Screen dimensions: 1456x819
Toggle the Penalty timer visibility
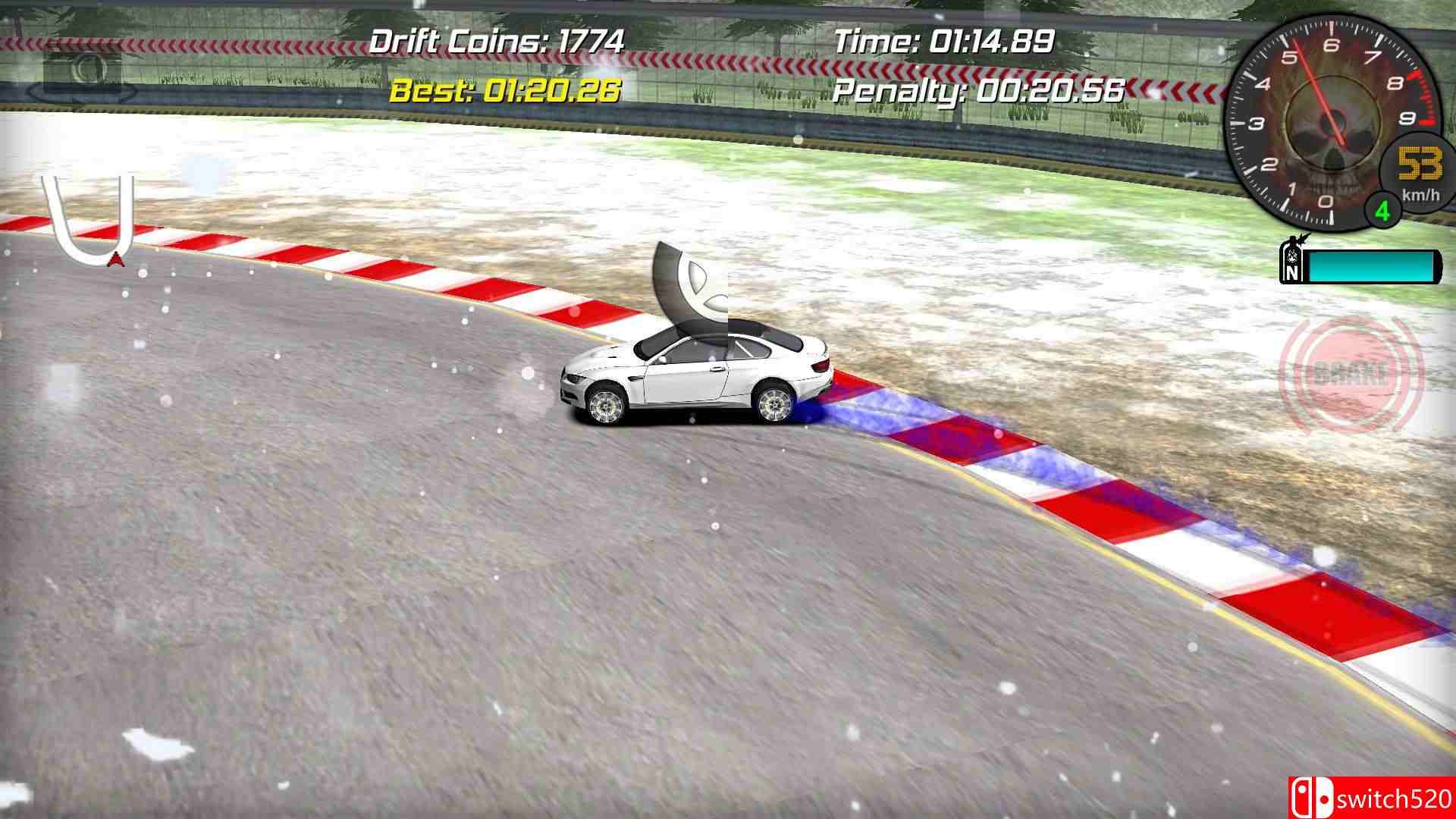pyautogui.click(x=977, y=93)
